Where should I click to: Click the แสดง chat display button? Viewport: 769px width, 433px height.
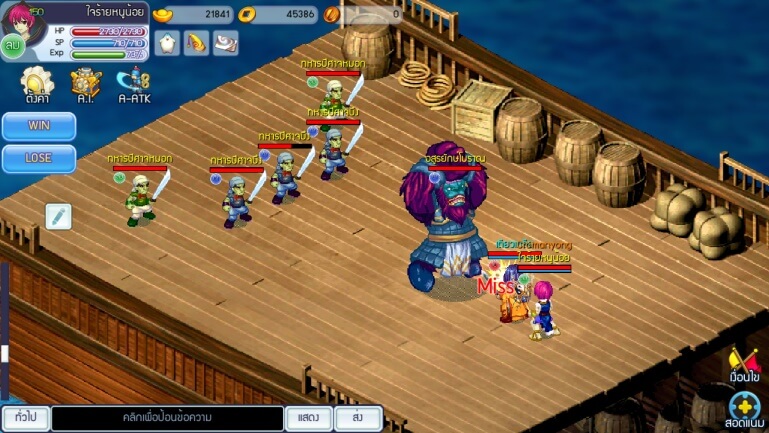pos(308,417)
